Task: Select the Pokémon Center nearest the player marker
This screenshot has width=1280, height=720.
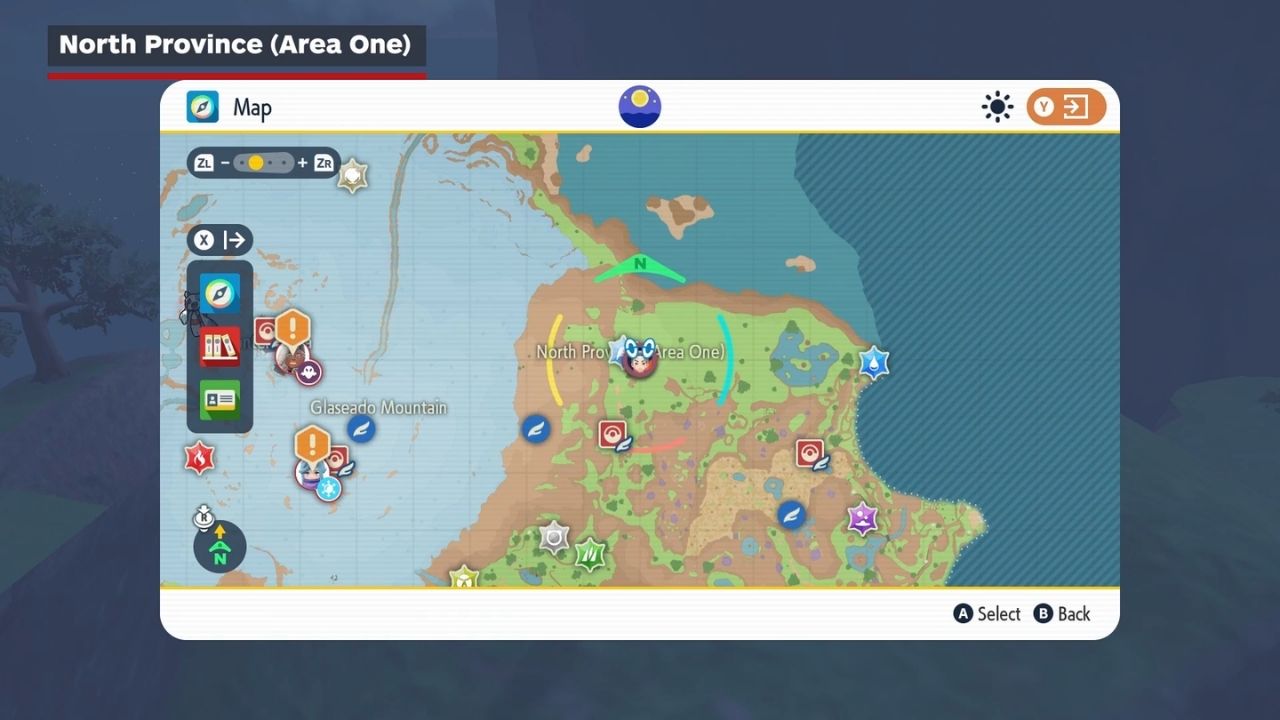Action: click(x=612, y=435)
